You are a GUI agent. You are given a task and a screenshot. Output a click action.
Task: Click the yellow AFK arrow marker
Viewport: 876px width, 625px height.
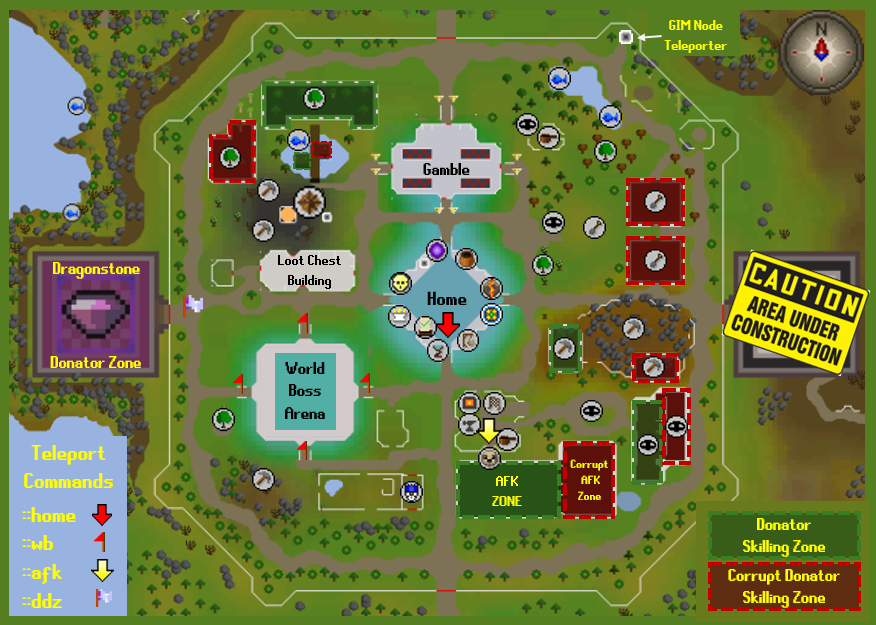(x=488, y=431)
